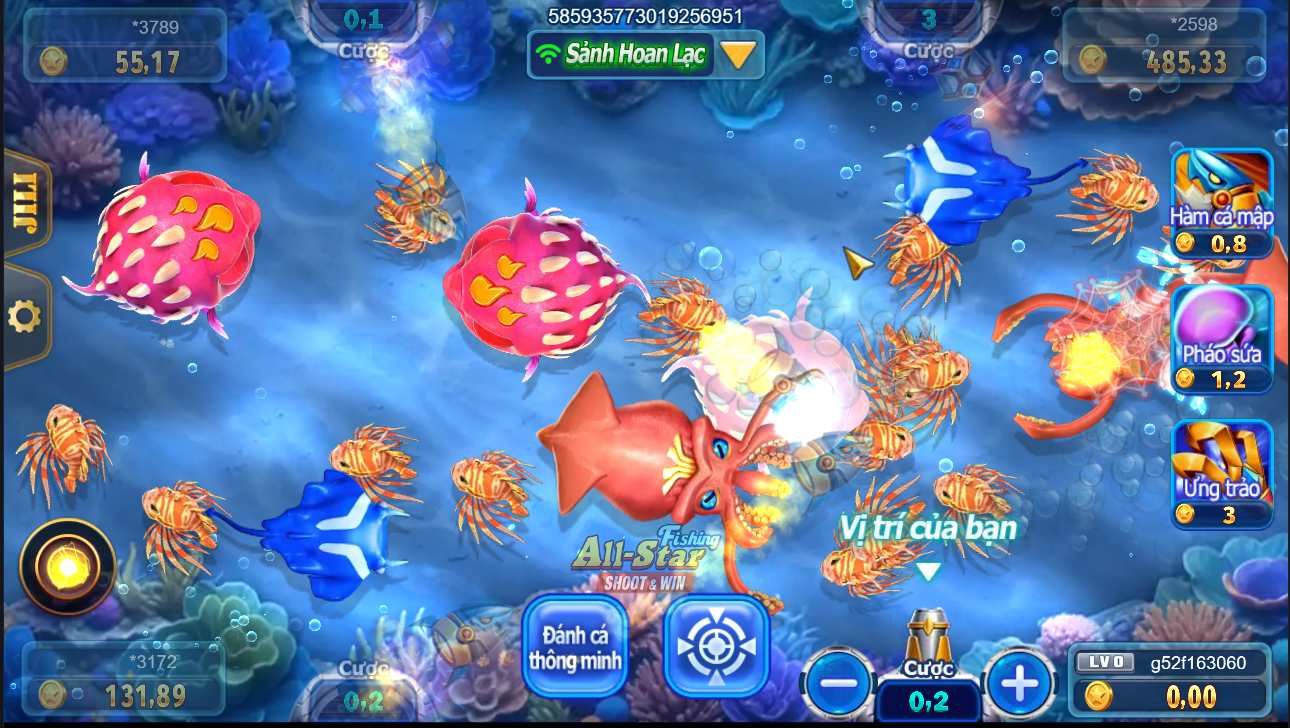This screenshot has height=728, width=1290.
Task: Select the Pháo sứa cannon
Action: (x=1221, y=338)
